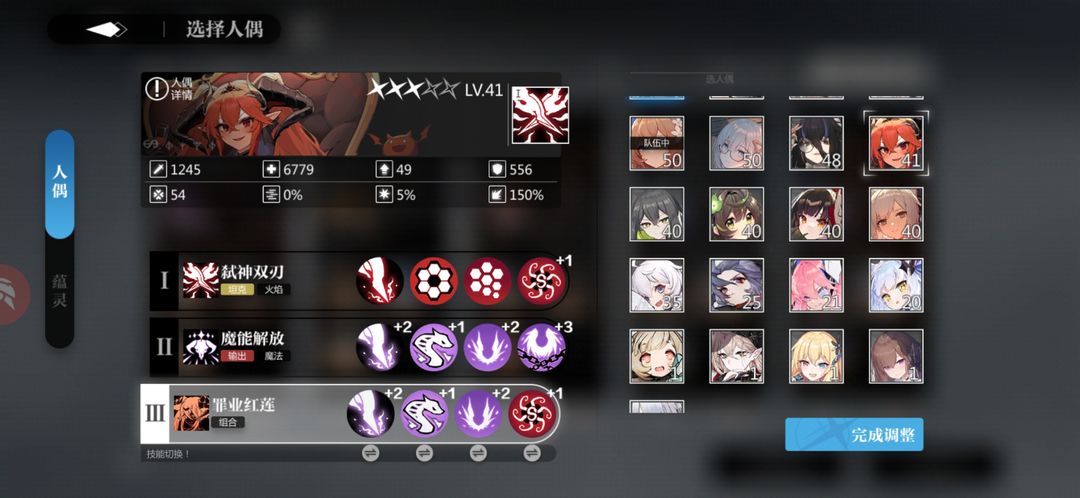Choose the level 48 dark-haired glasses doll
Image resolution: width=1080 pixels, height=498 pixels.
tap(816, 143)
